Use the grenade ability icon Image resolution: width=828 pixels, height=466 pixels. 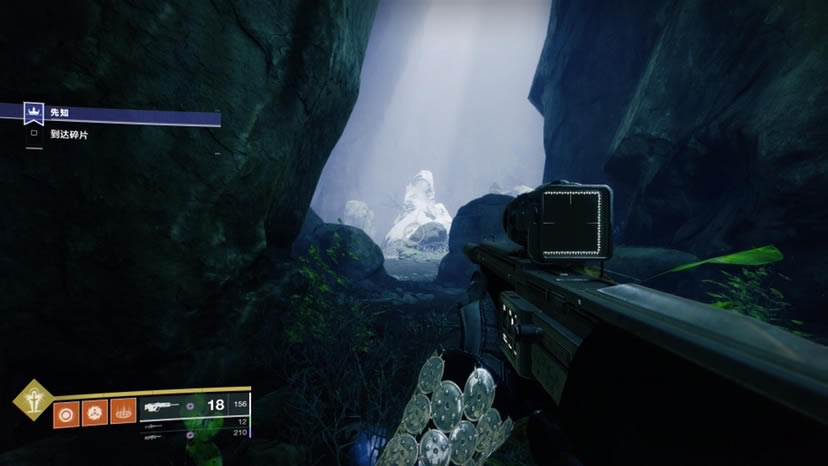pos(67,411)
